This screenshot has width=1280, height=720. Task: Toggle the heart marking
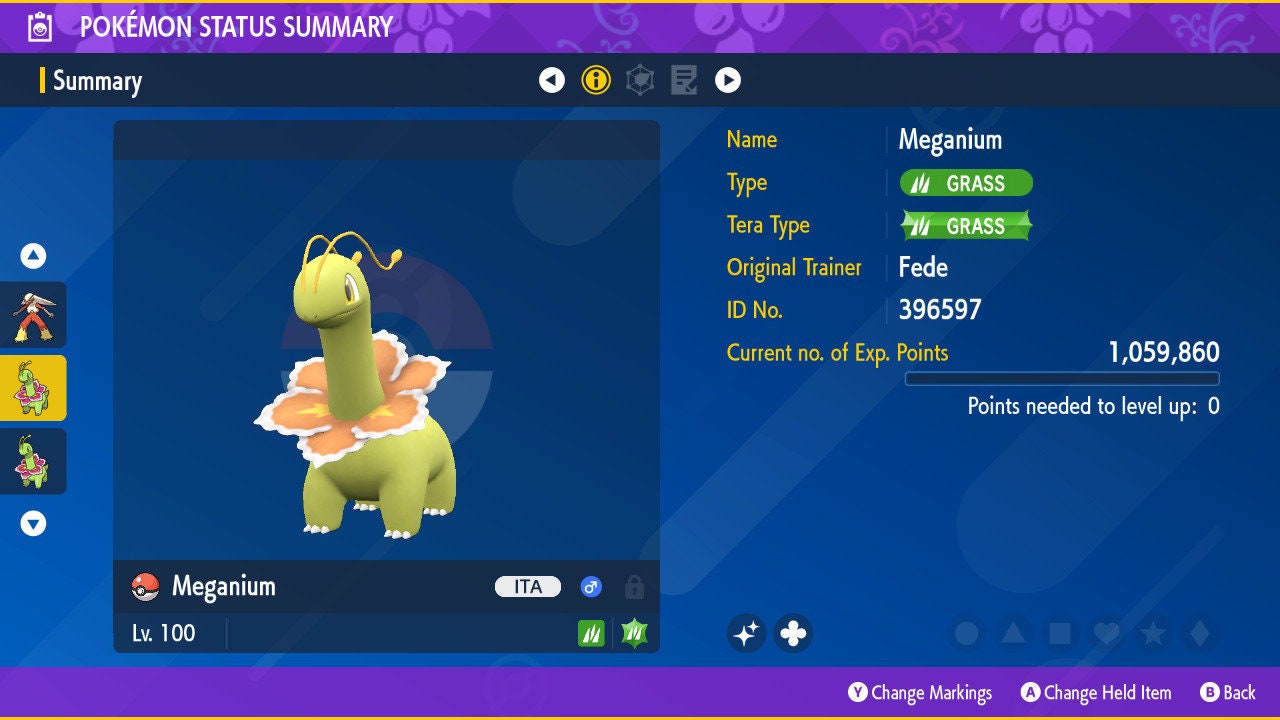point(1106,633)
